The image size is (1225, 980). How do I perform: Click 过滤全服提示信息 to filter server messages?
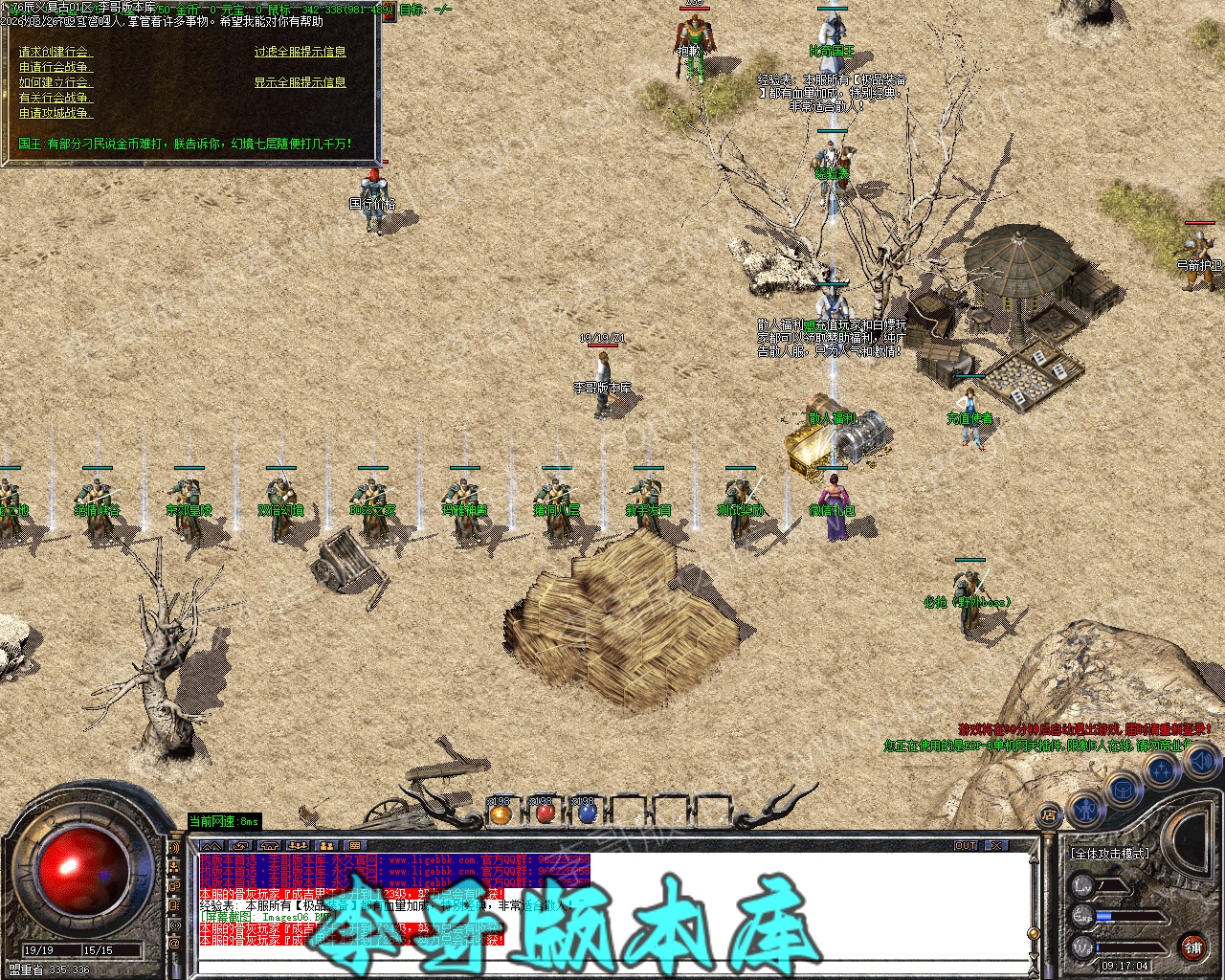click(300, 52)
